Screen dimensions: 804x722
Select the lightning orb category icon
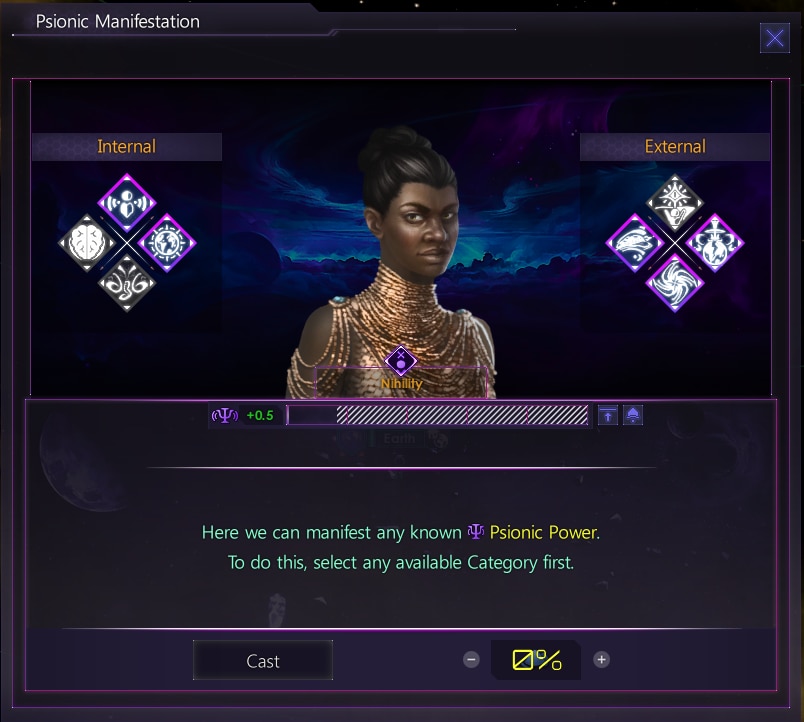click(x=715, y=243)
